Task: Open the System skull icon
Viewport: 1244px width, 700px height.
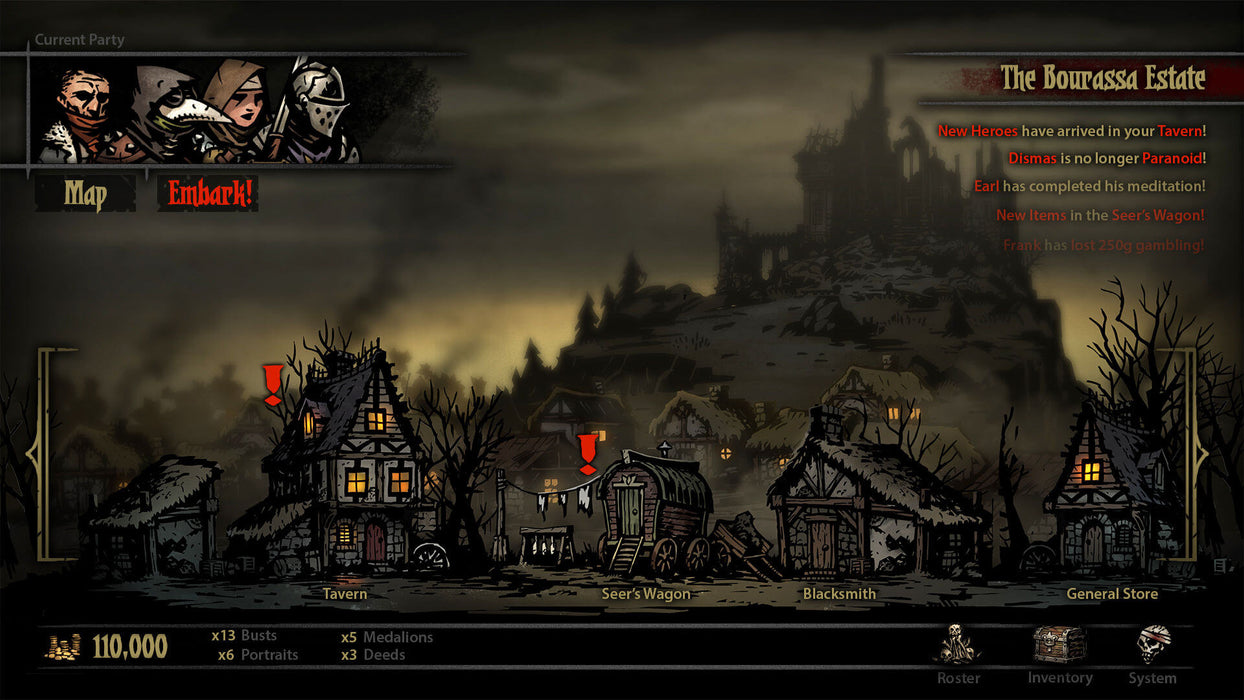Action: tap(1152, 650)
